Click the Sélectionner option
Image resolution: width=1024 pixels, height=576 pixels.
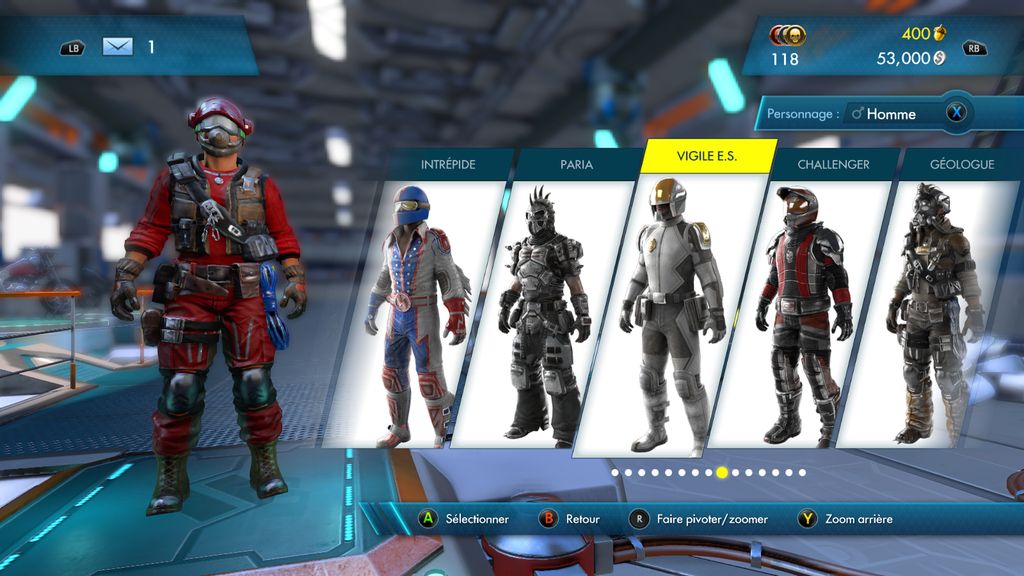[x=464, y=519]
